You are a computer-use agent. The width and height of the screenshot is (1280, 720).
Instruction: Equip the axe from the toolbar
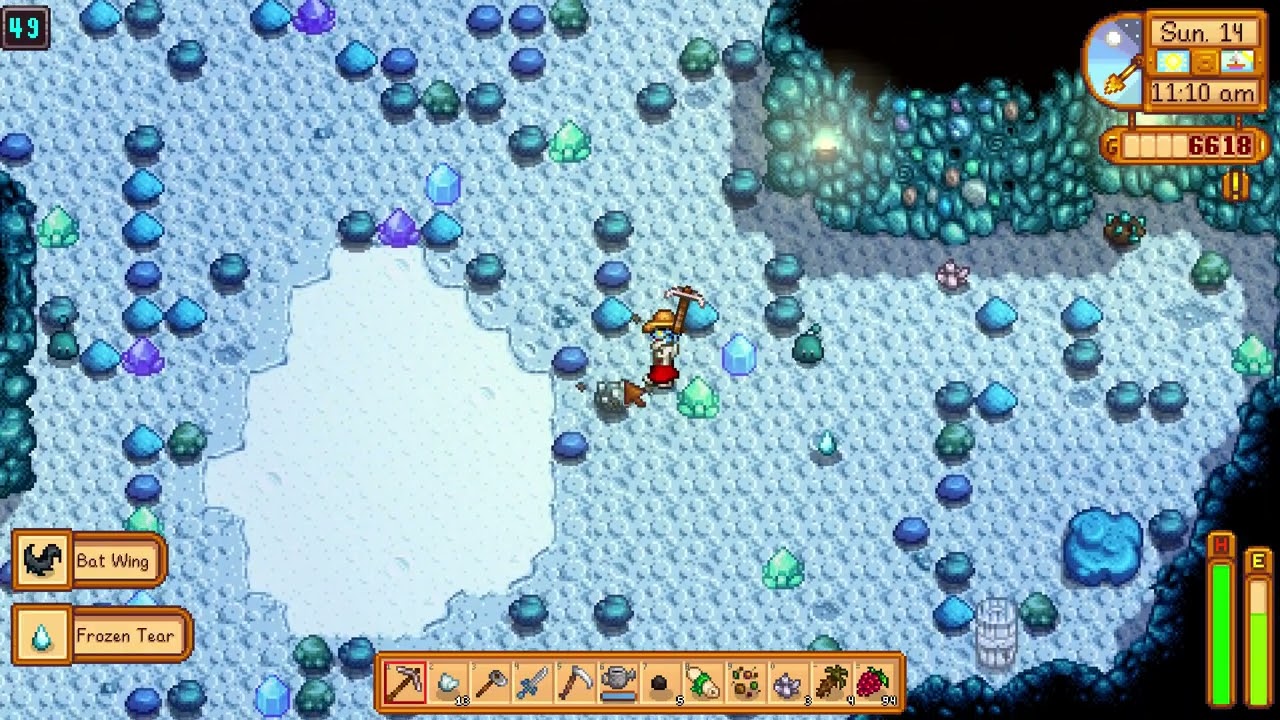(491, 684)
